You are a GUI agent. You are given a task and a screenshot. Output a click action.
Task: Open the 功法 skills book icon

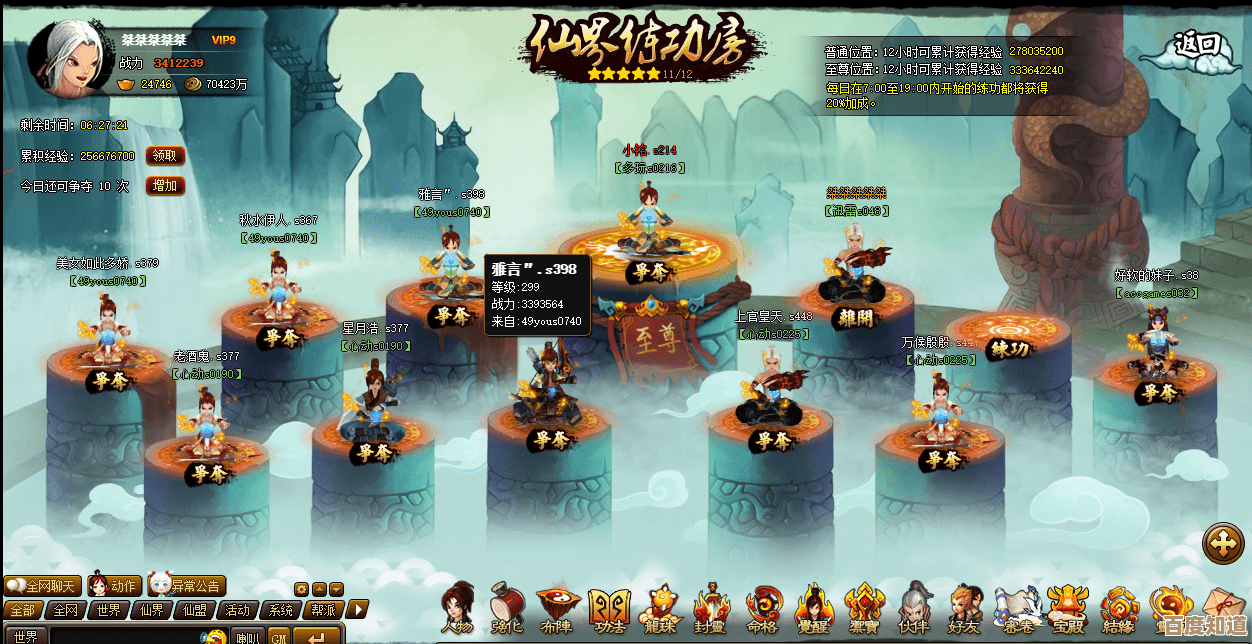609,608
